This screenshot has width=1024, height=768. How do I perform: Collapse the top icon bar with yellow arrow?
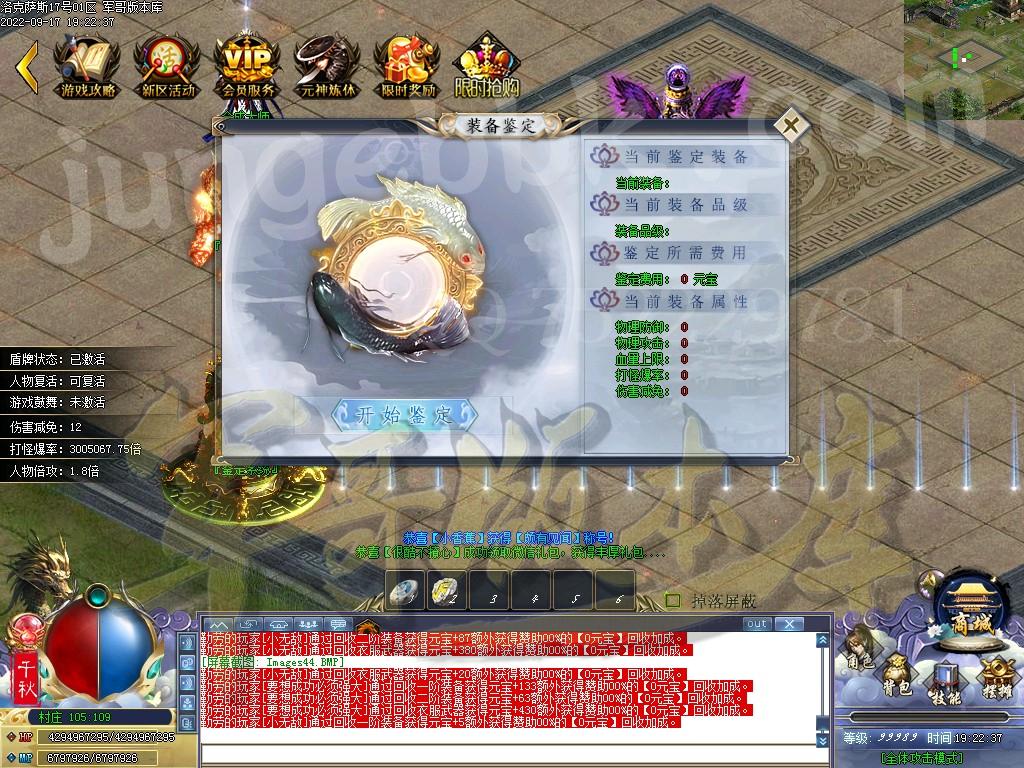tap(27, 63)
